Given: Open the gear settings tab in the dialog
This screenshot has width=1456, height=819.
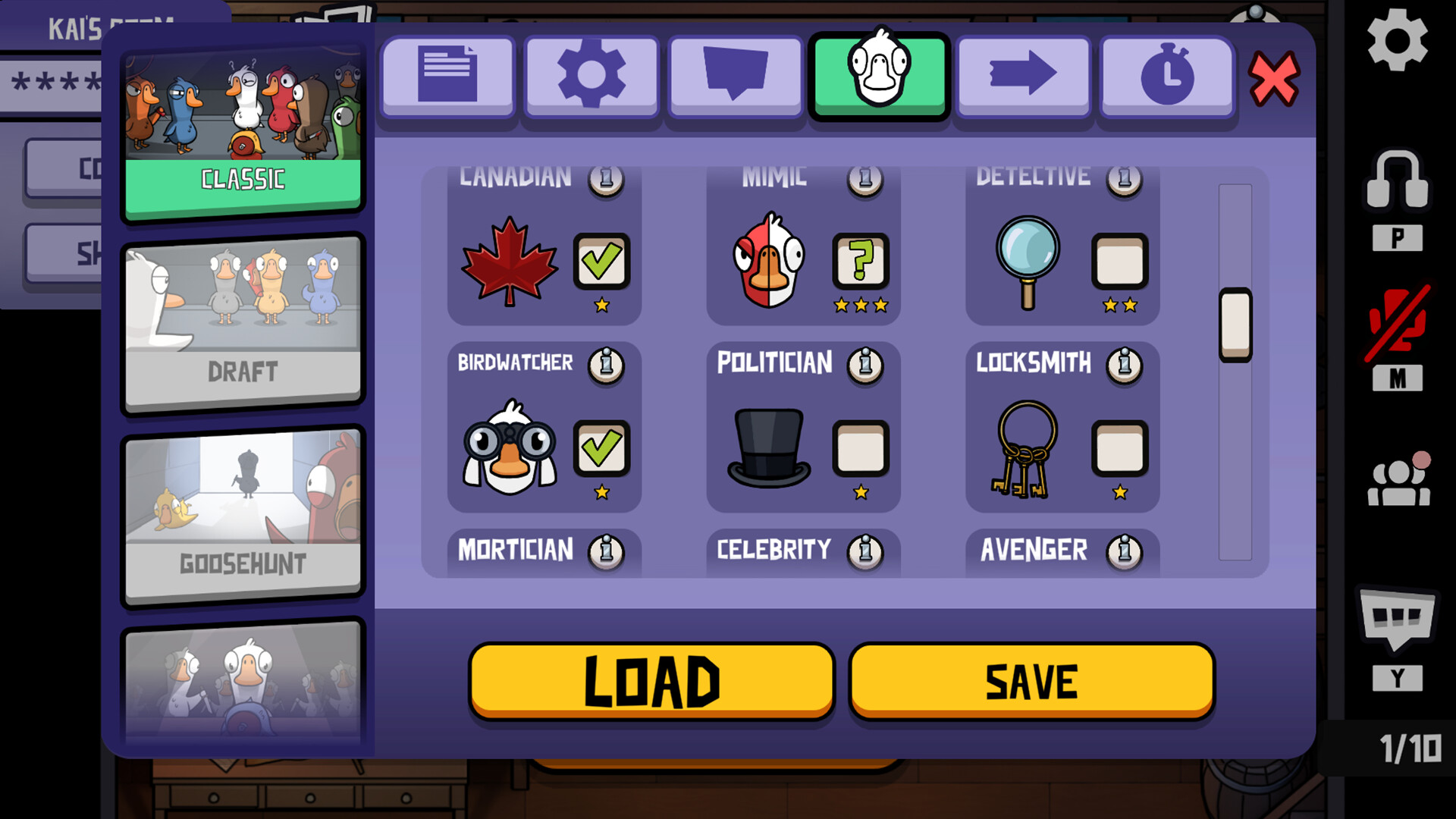Looking at the screenshot, I should point(591,75).
